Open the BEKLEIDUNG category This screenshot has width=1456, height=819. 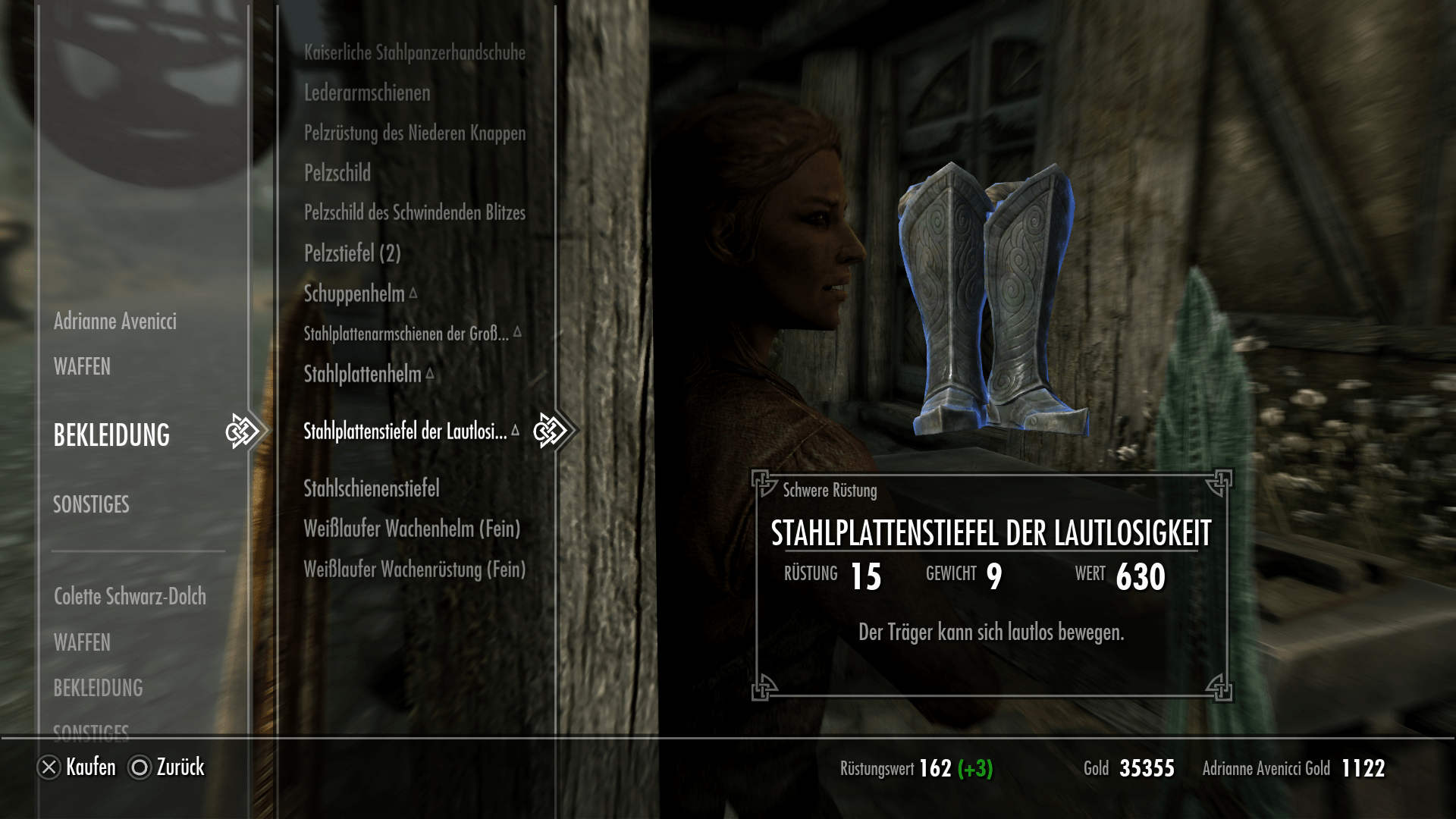pos(111,436)
